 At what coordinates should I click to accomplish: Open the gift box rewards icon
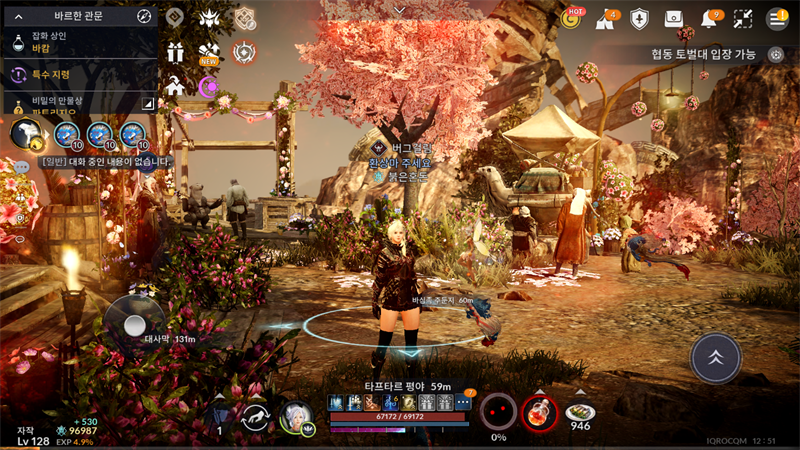click(x=176, y=52)
